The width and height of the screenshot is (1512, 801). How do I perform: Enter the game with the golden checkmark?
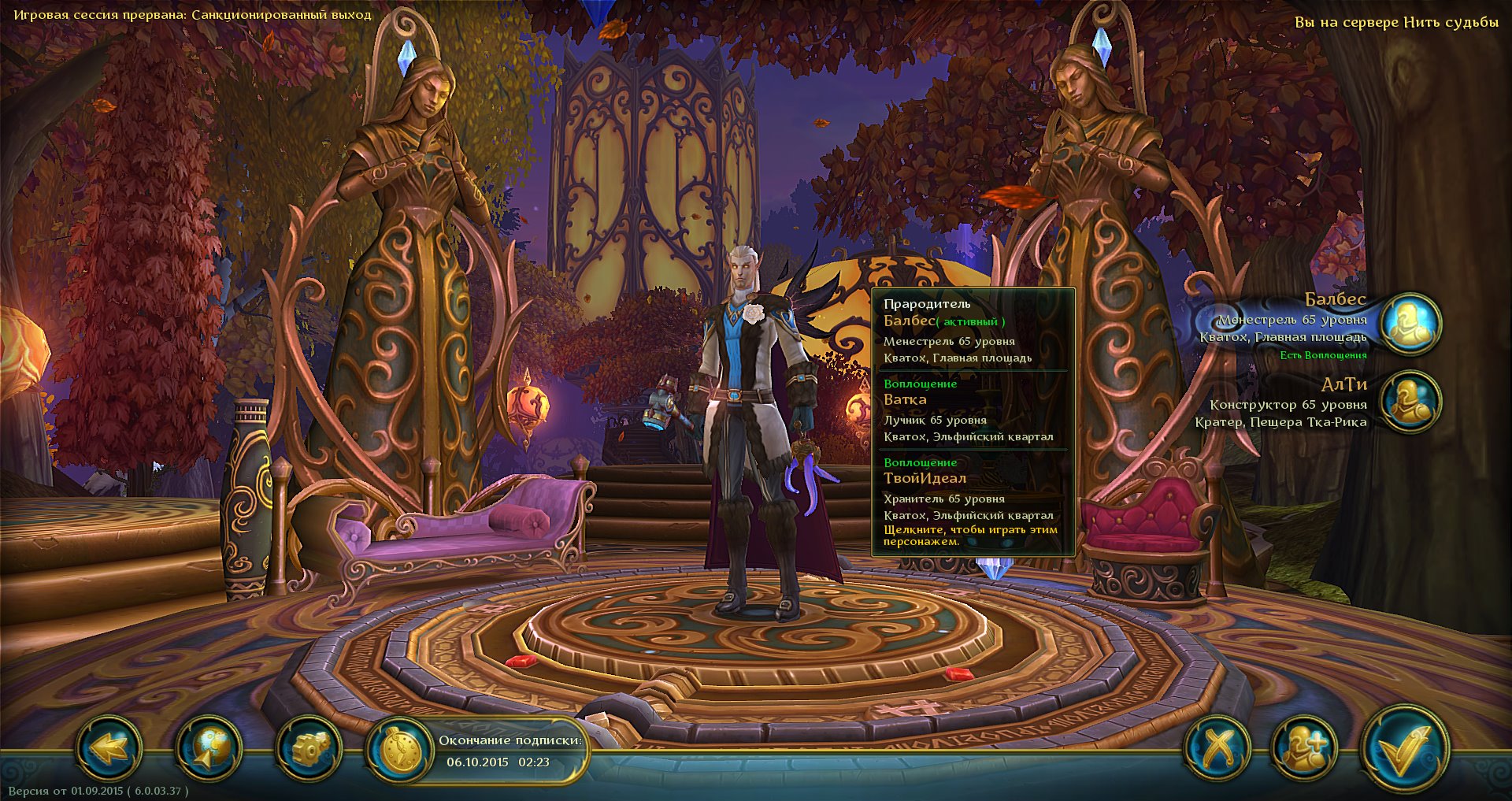tap(1404, 747)
